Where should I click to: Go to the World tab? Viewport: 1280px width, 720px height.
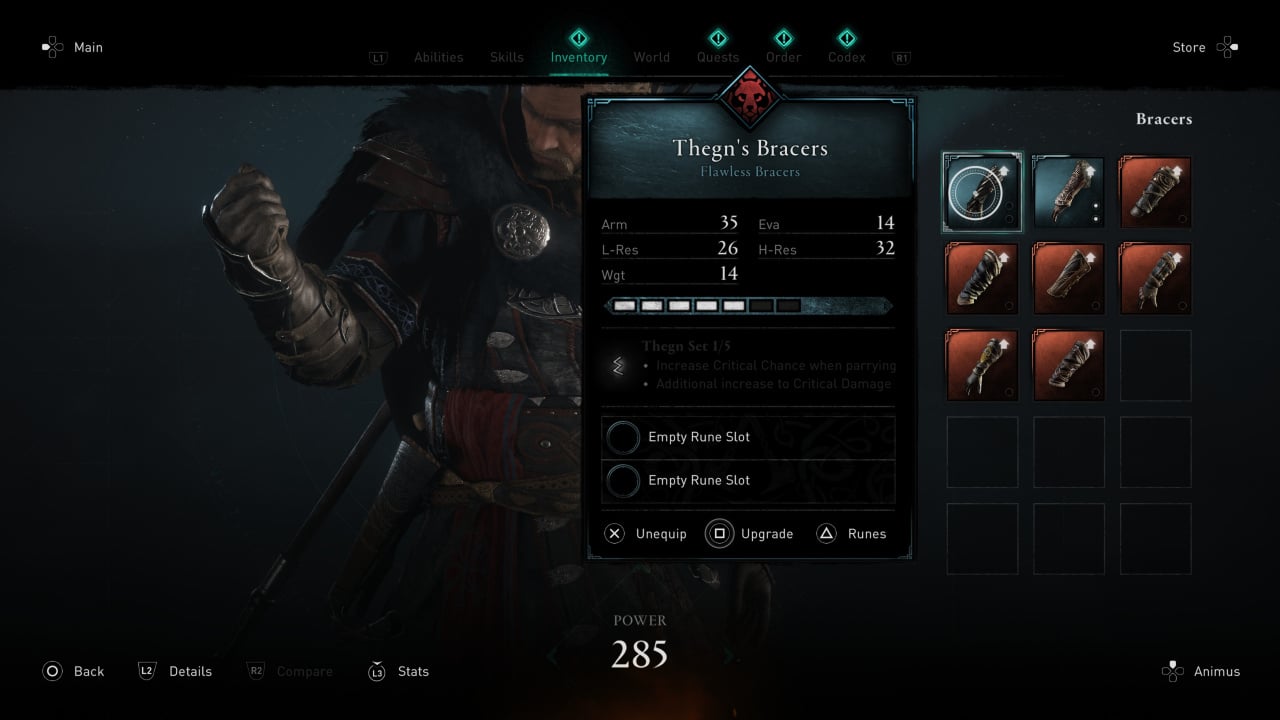pyautogui.click(x=651, y=57)
